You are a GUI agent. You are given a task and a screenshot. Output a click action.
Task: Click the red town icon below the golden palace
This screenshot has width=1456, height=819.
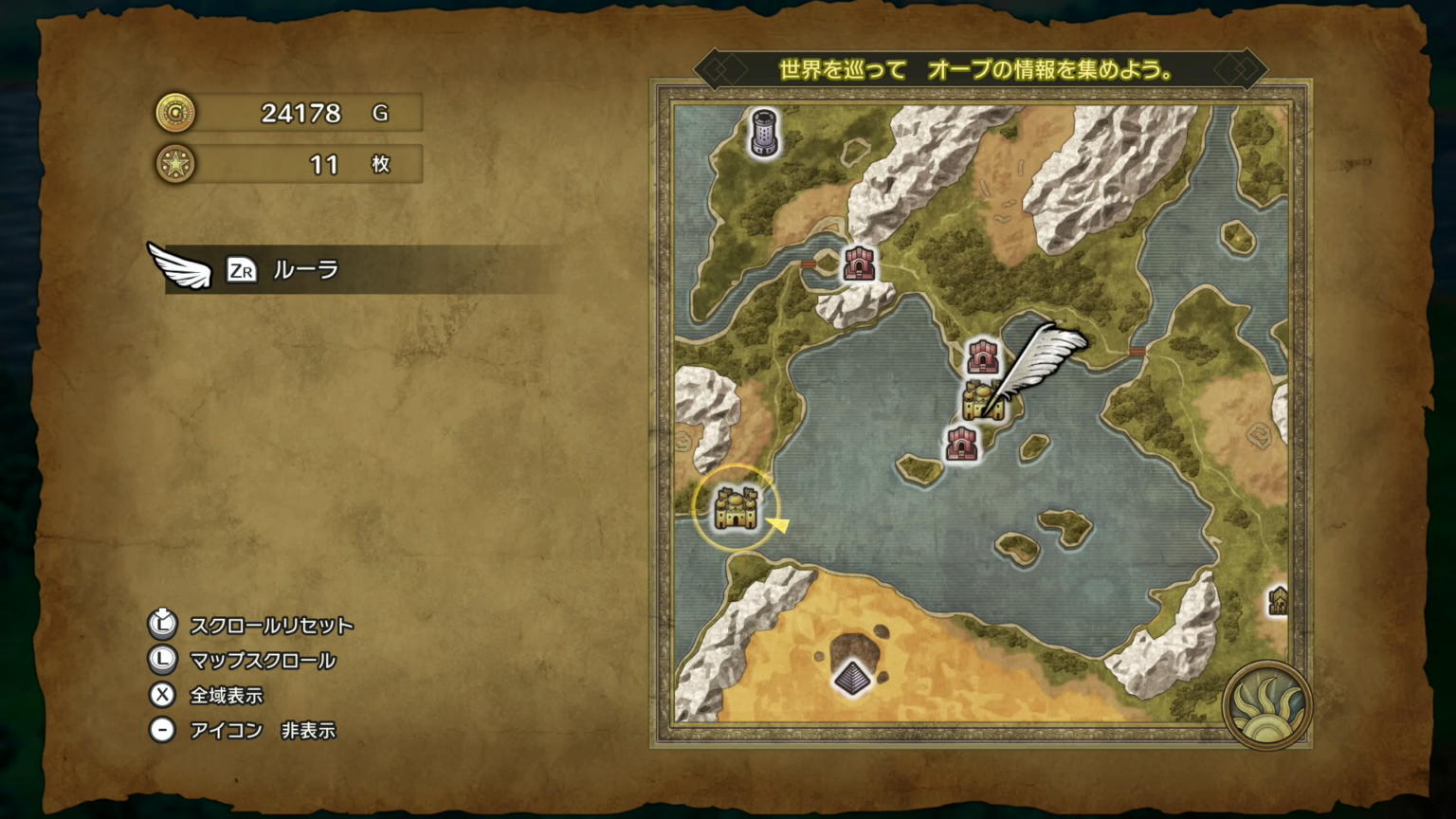(x=963, y=444)
